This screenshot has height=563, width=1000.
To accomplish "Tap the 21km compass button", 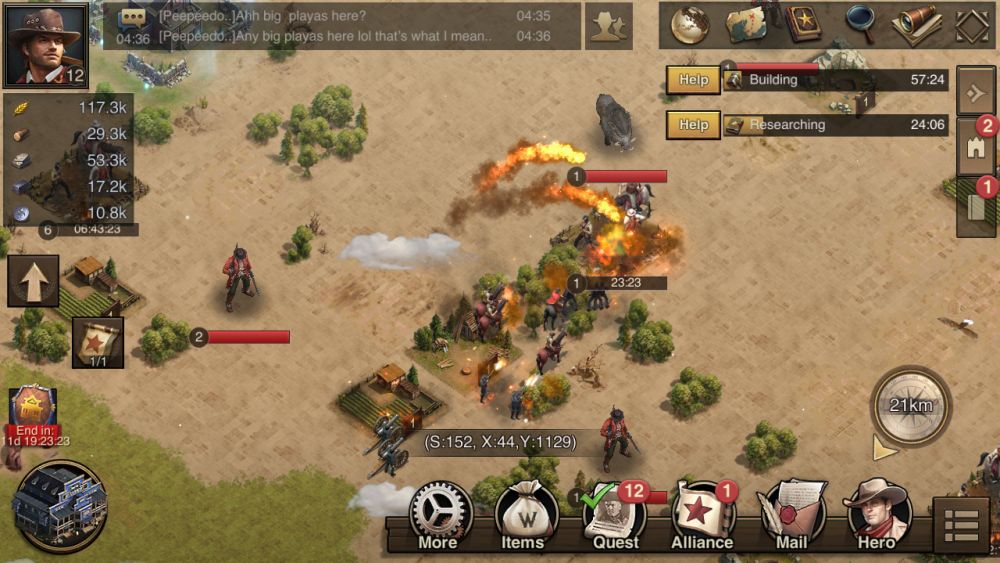I will pos(911,405).
